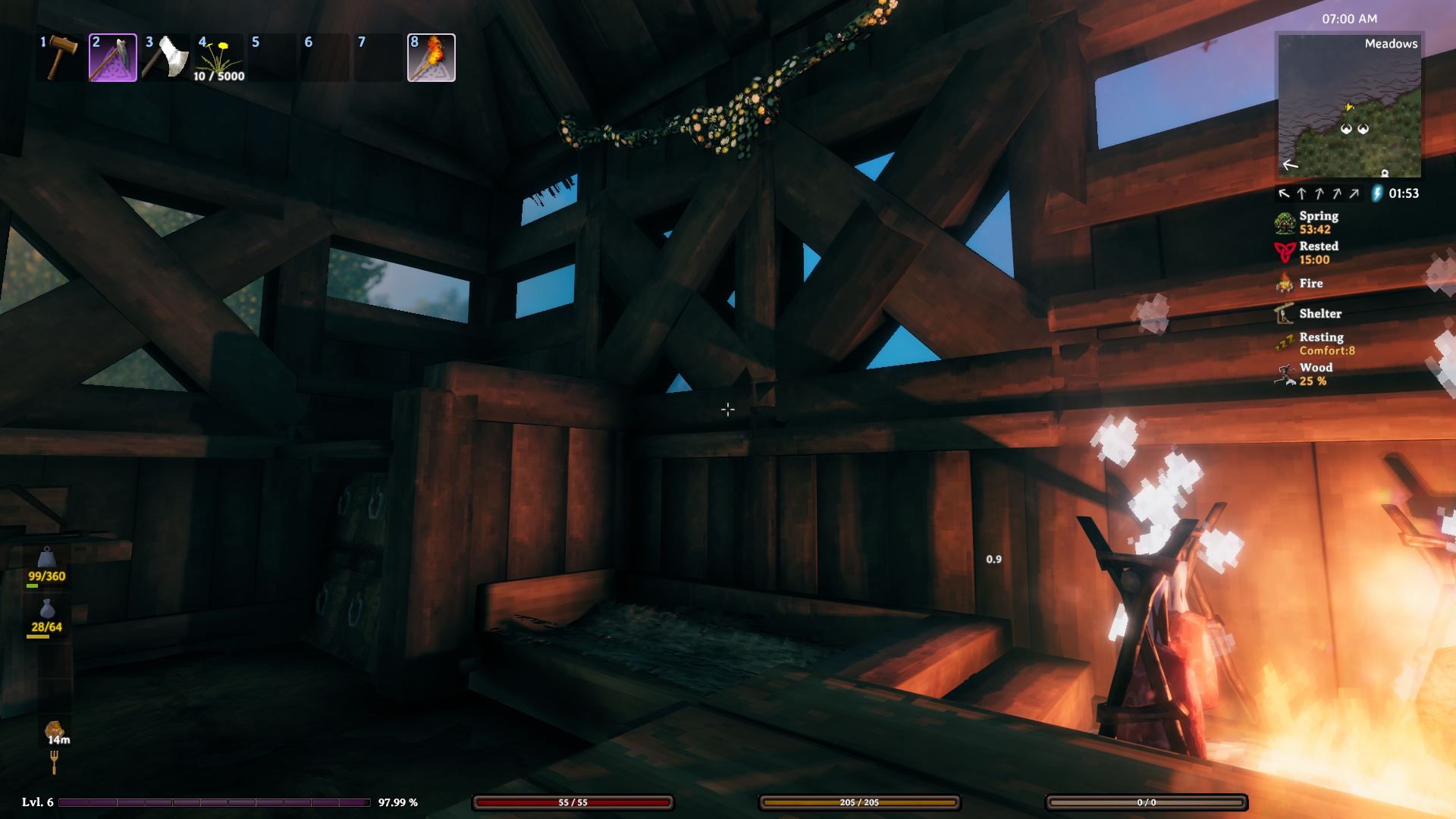Image resolution: width=1456 pixels, height=819 pixels.
Task: Open the Meadows minimap
Action: pyautogui.click(x=1349, y=105)
